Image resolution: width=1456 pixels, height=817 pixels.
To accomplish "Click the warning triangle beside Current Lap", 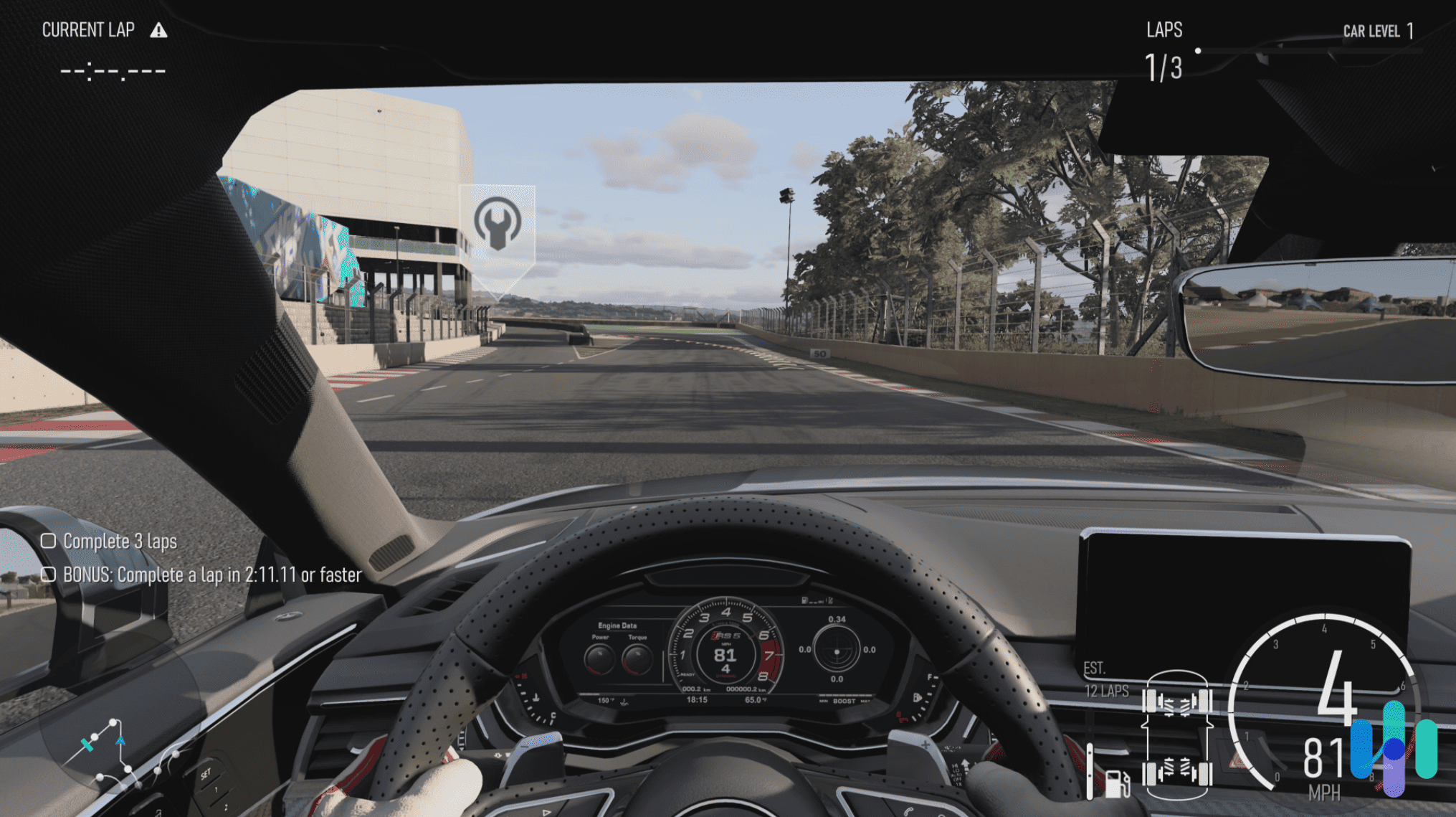I will tap(159, 30).
